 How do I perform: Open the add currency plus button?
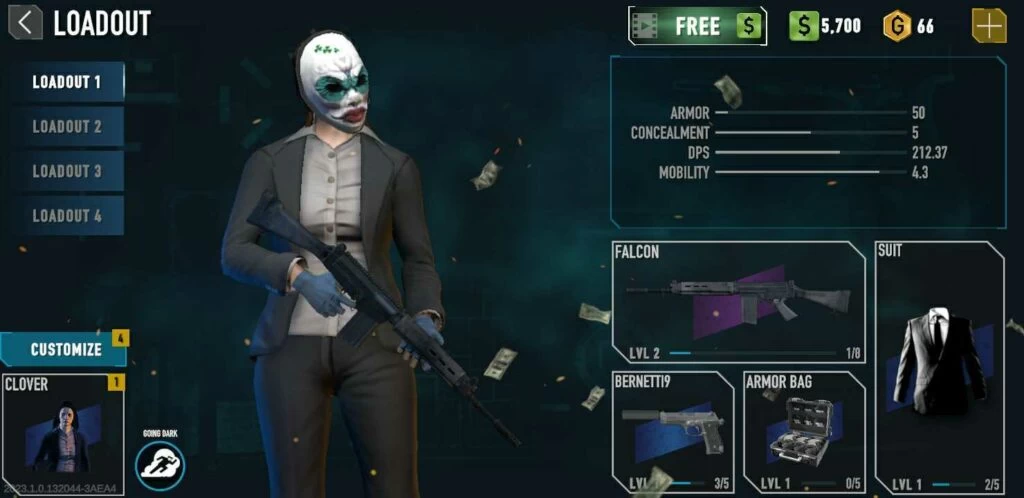989,26
